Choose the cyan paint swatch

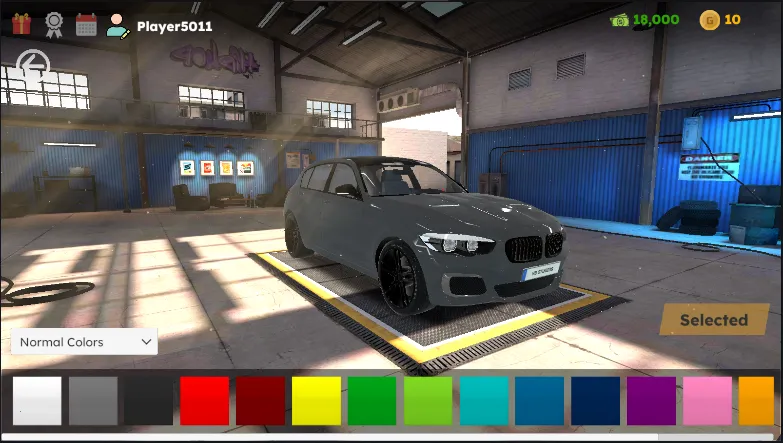485,400
